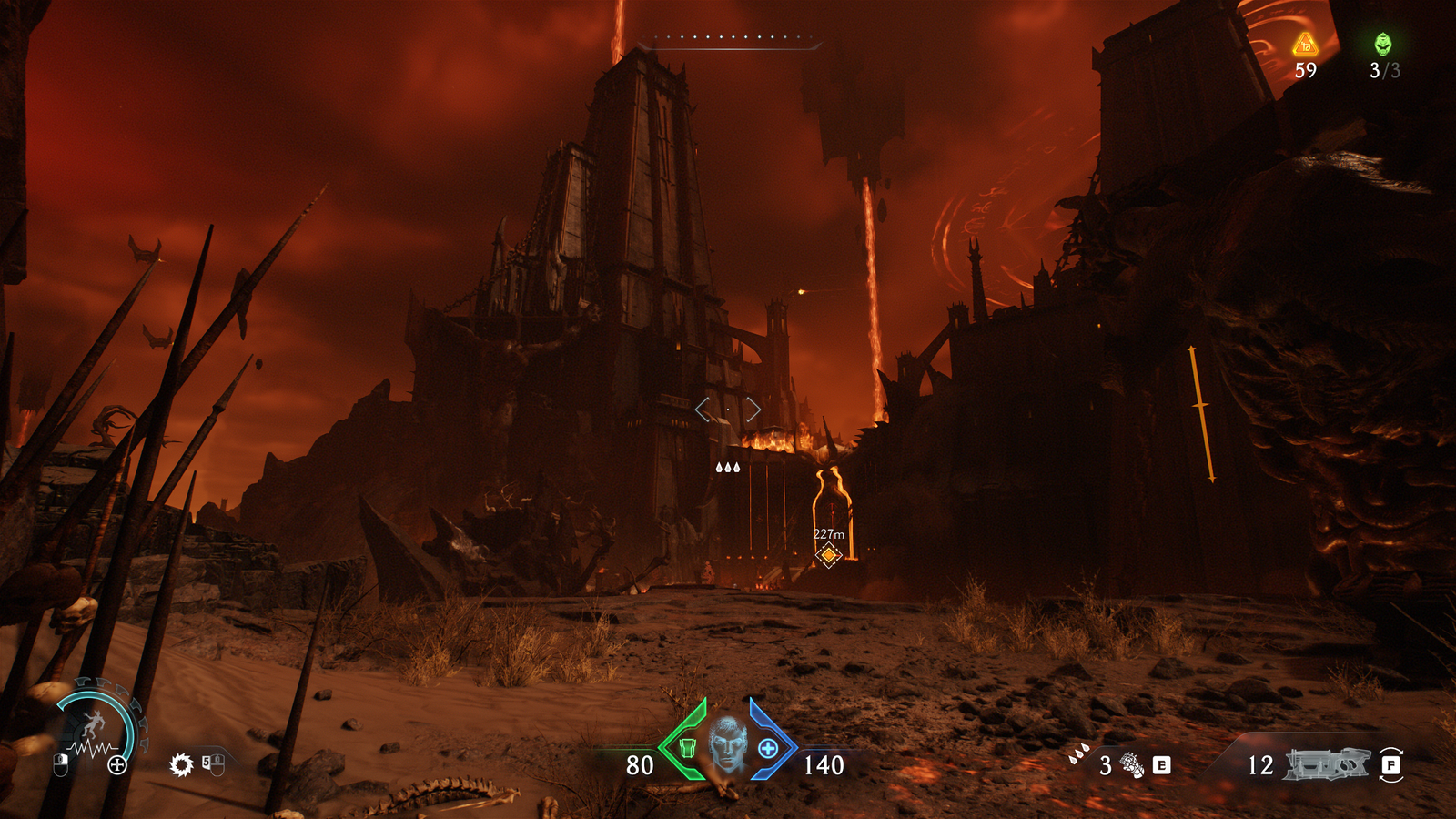Select the orange diamond objective waypoint marker
Image resolution: width=1456 pixels, height=819 pixels.
point(828,554)
